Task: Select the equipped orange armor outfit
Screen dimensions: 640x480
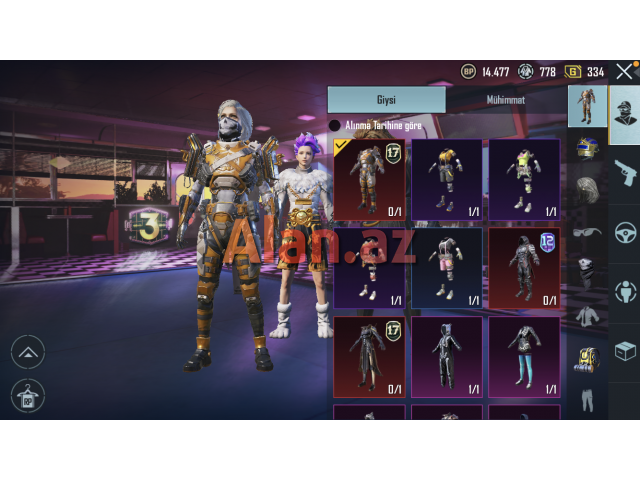Action: click(369, 180)
